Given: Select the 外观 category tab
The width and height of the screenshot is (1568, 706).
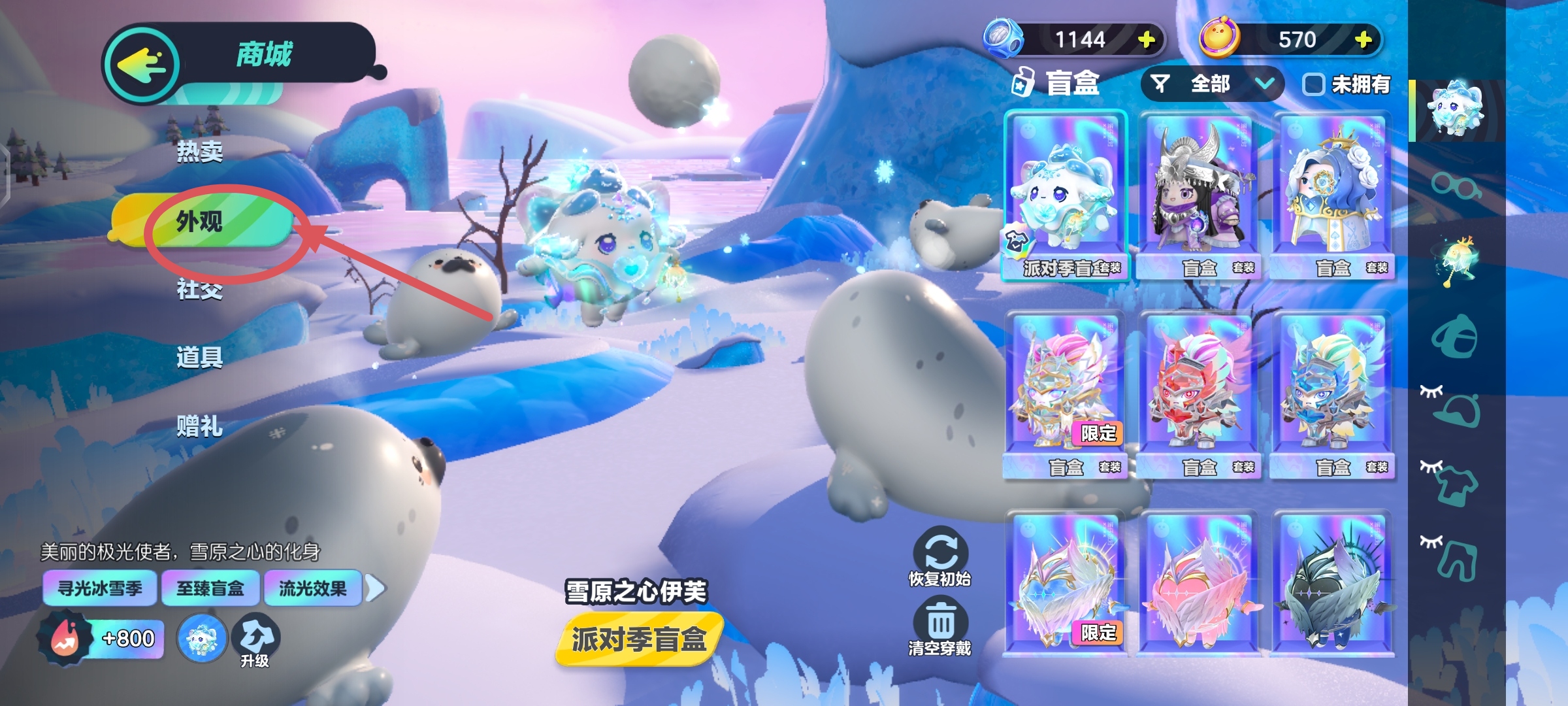Looking at the screenshot, I should [x=200, y=222].
